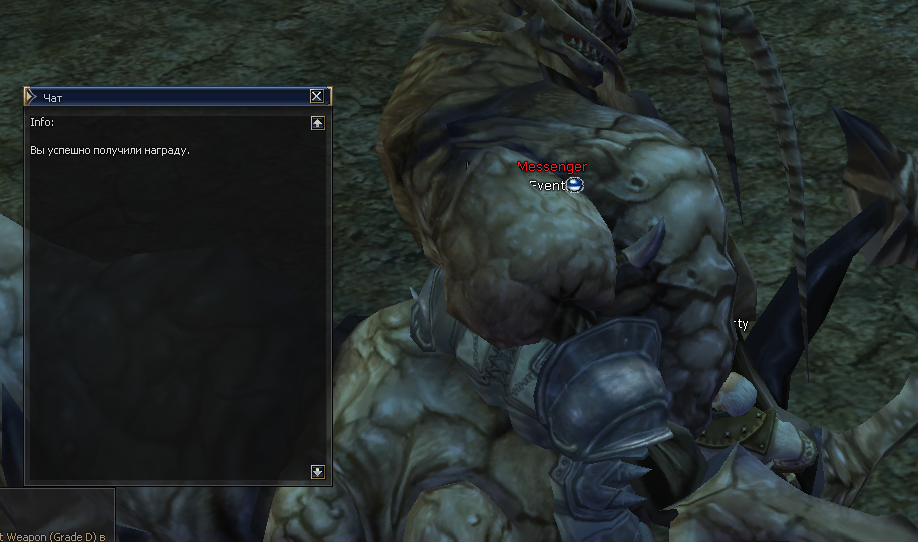Click the chat window's scroll-up arrow

(318, 123)
